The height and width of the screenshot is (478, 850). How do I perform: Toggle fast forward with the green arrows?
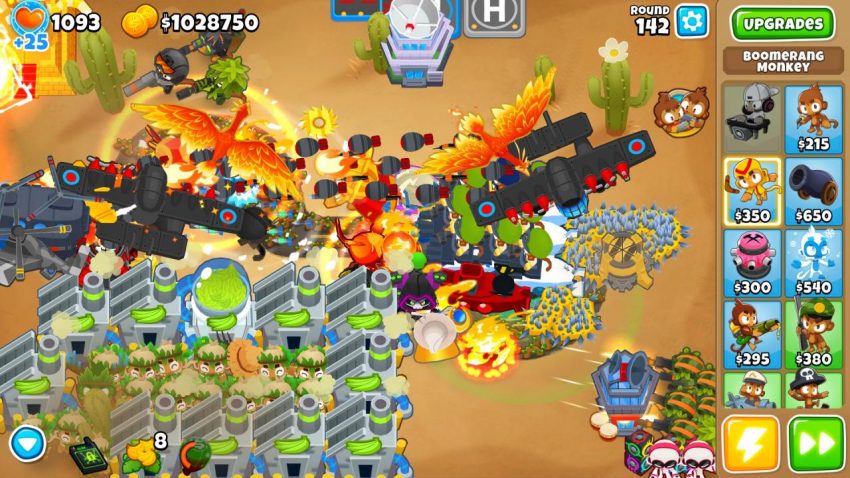tap(816, 444)
